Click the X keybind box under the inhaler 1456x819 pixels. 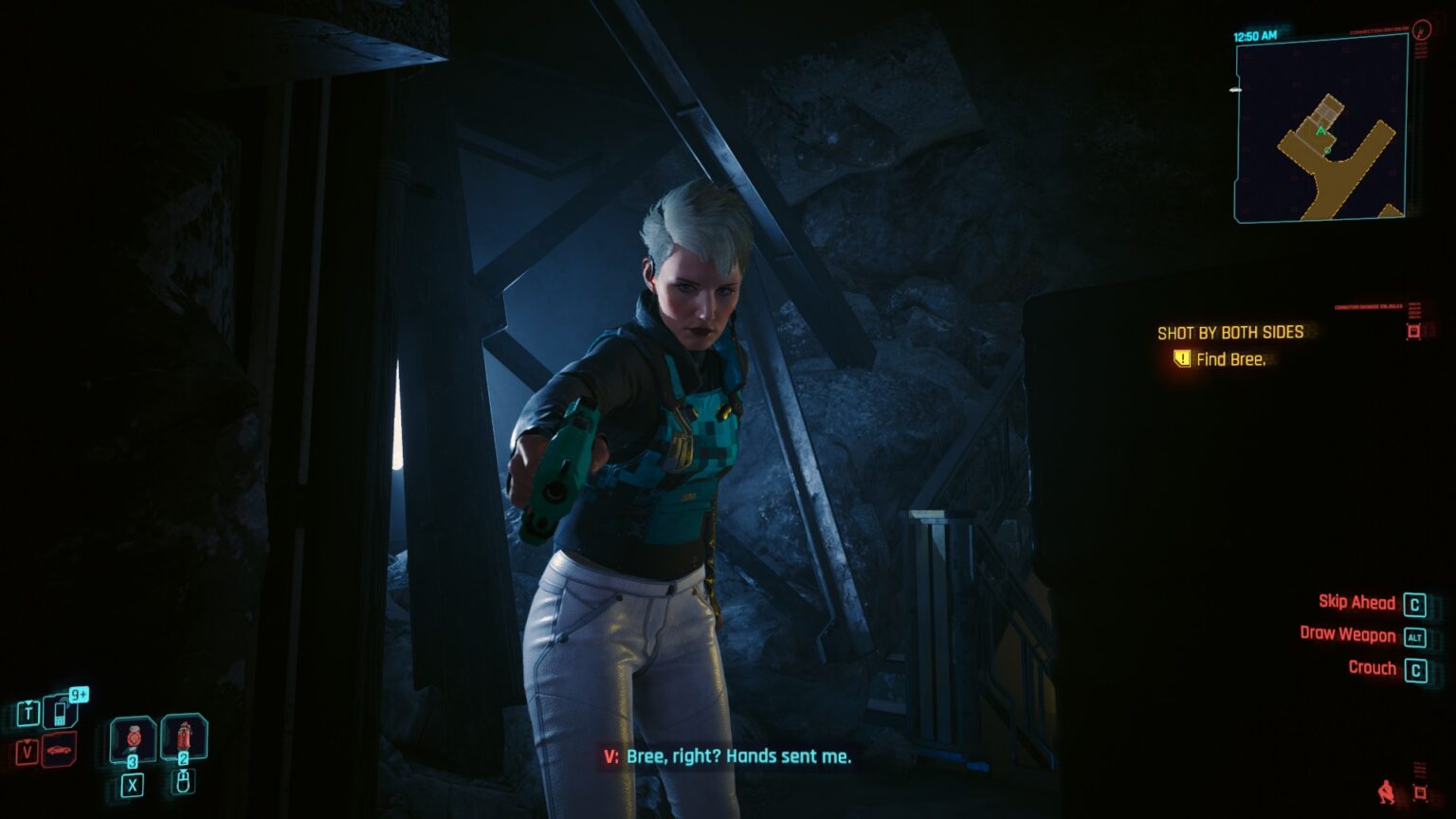point(133,785)
